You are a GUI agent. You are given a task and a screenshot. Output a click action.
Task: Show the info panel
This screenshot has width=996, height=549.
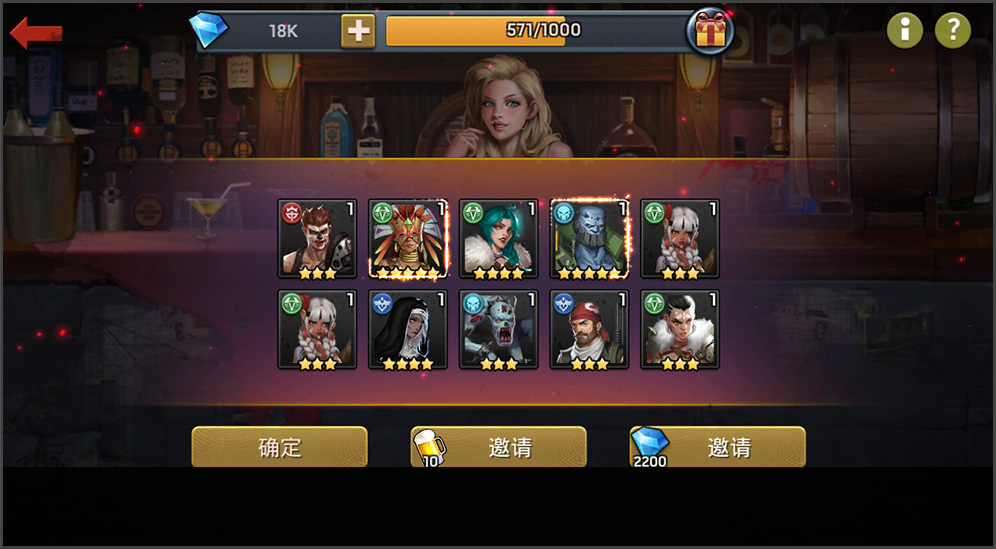[x=905, y=30]
